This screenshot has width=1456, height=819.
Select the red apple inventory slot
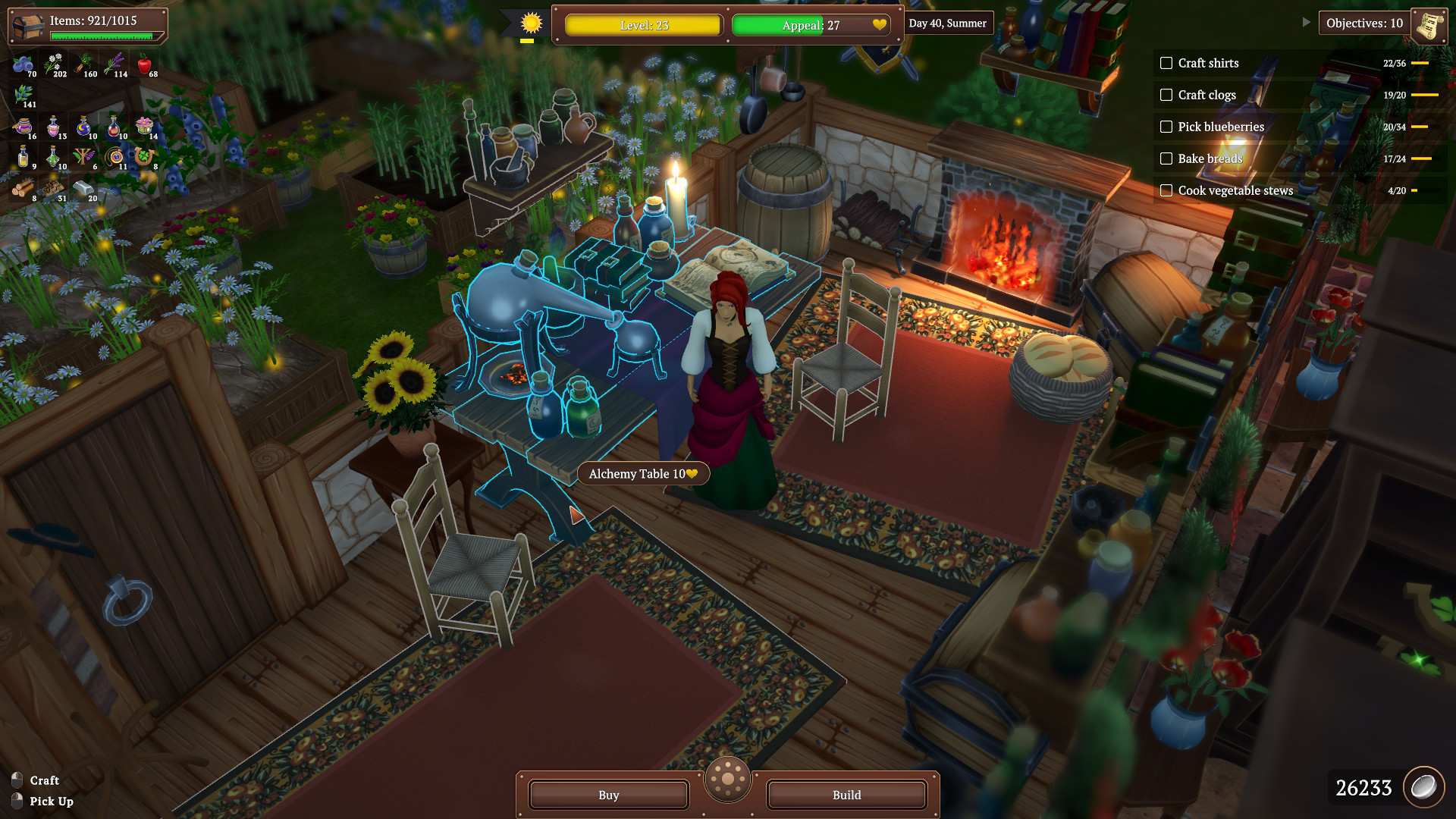tap(145, 64)
